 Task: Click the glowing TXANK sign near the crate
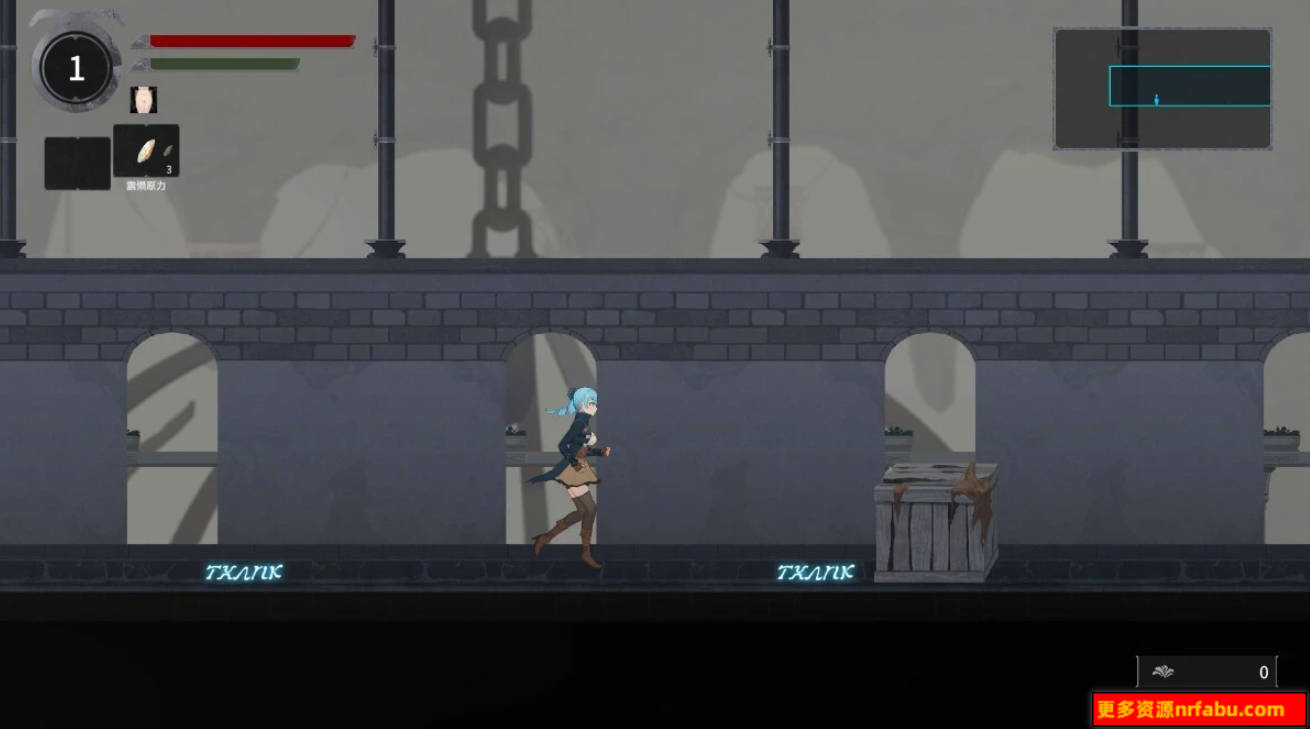tap(815, 572)
